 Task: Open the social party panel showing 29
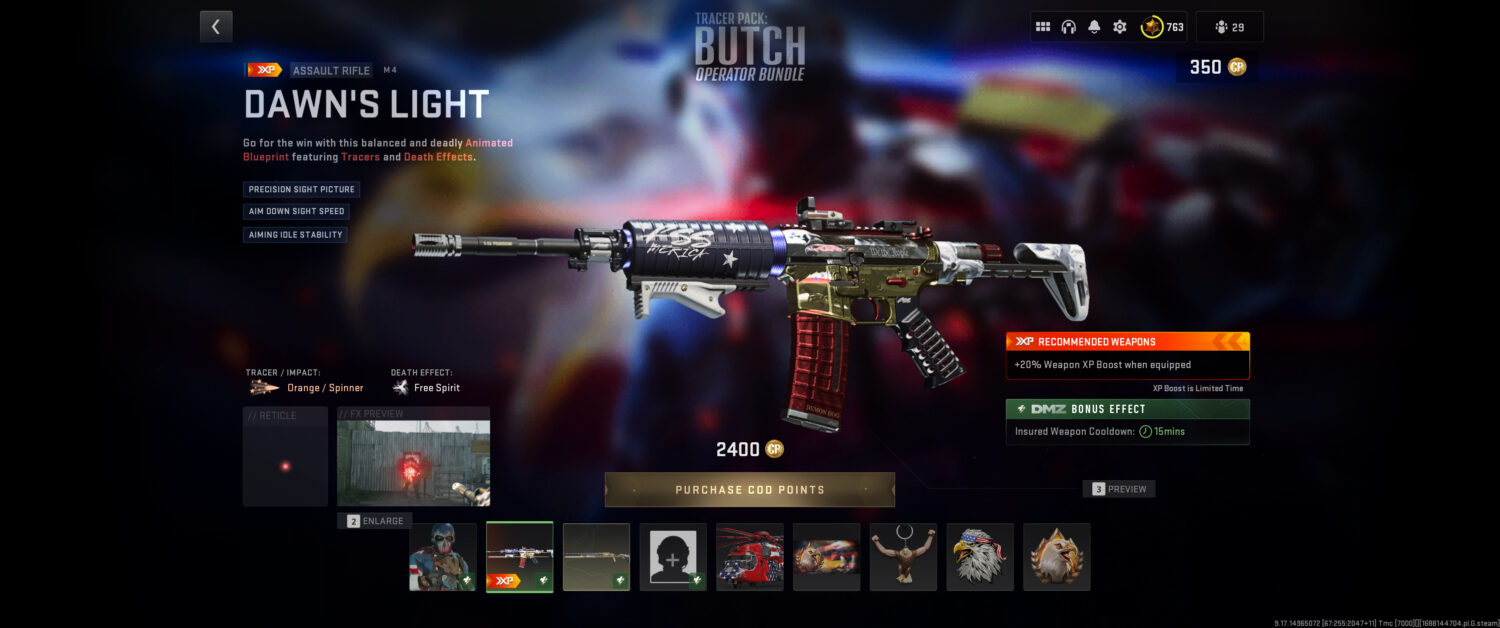pos(1229,27)
